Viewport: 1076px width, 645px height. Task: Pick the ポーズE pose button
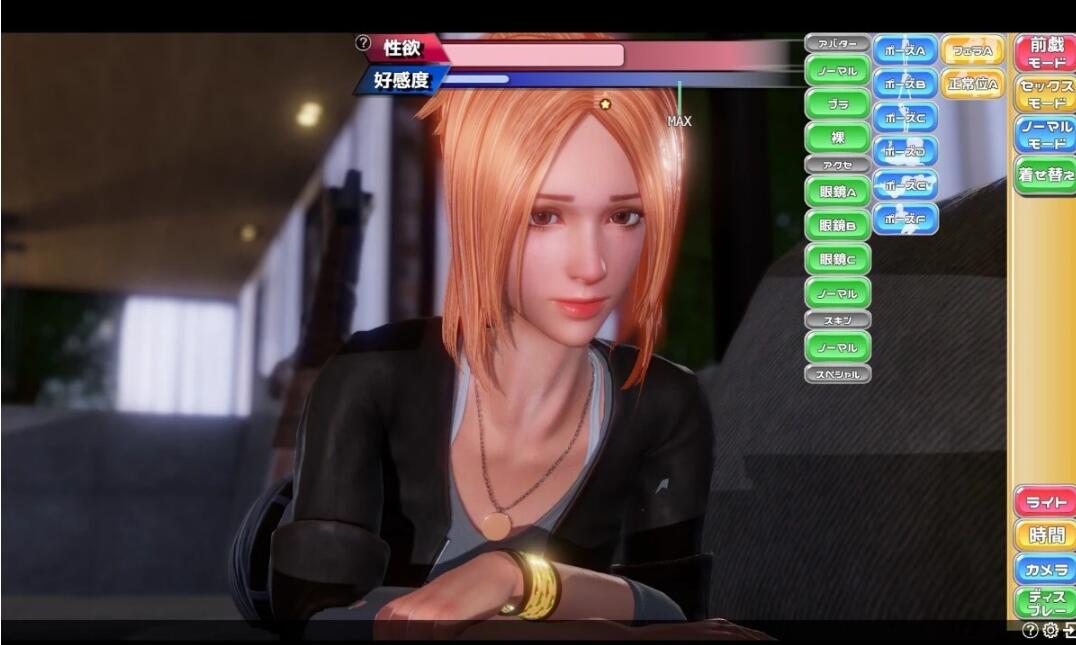(x=905, y=185)
